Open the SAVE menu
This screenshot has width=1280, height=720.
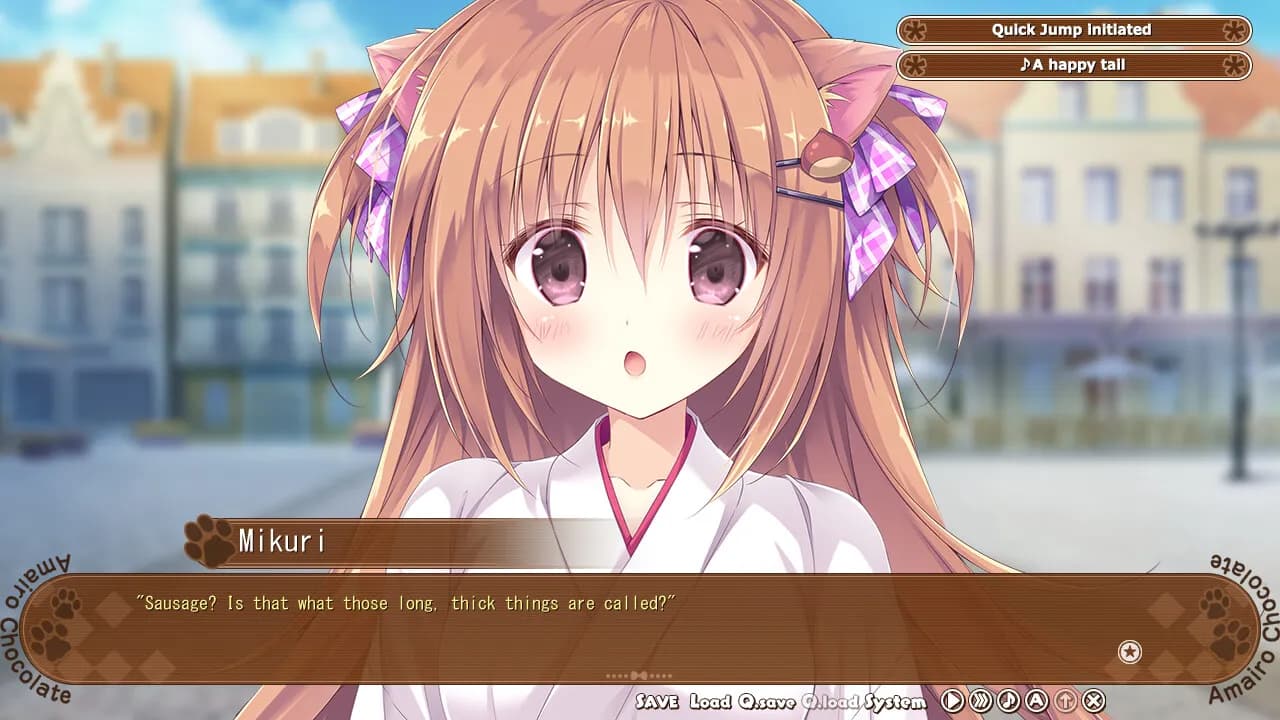(x=657, y=701)
